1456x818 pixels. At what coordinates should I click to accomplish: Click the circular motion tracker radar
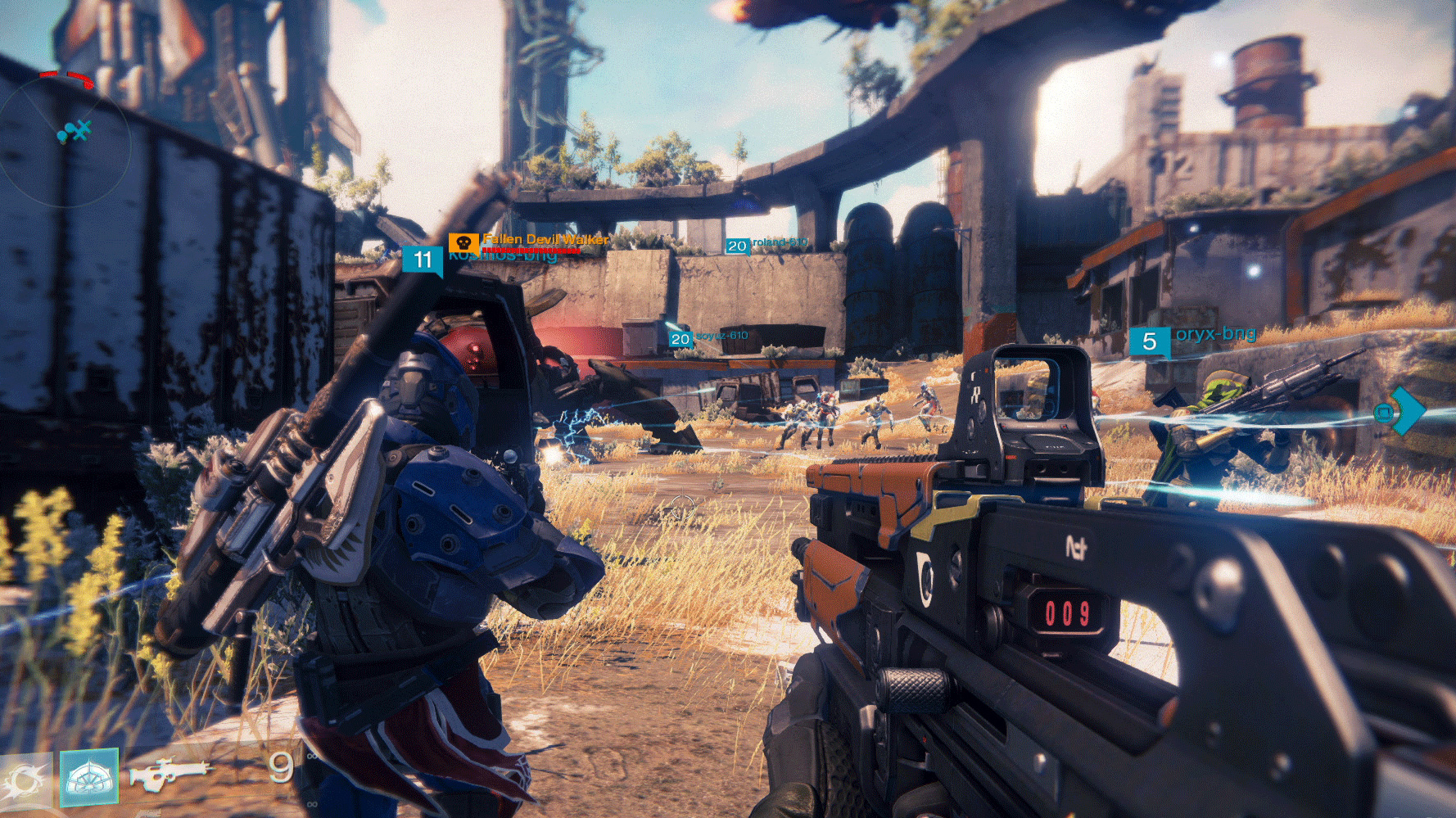click(x=65, y=139)
